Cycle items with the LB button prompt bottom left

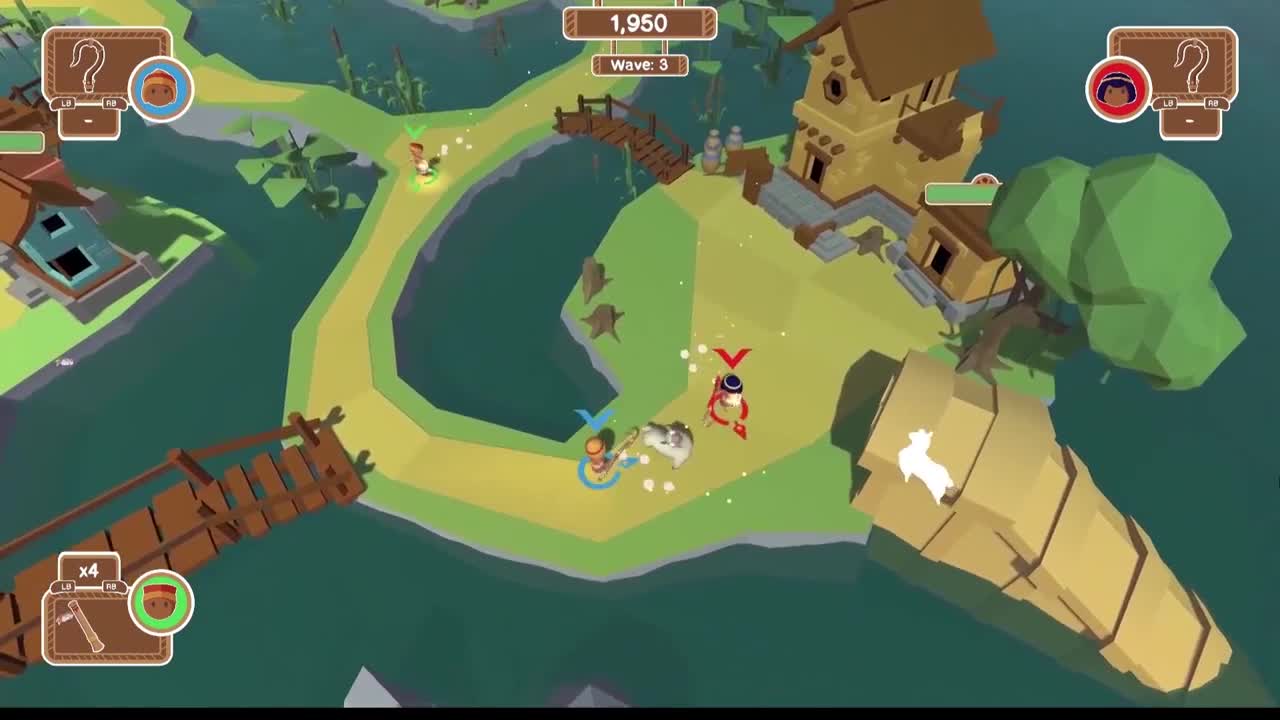[65, 586]
